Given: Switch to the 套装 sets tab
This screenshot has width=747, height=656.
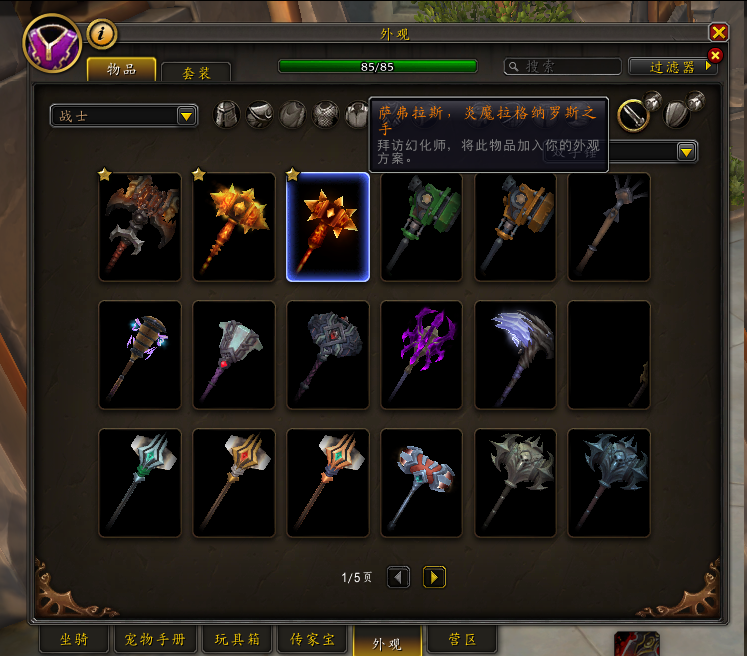Looking at the screenshot, I should click(x=195, y=73).
